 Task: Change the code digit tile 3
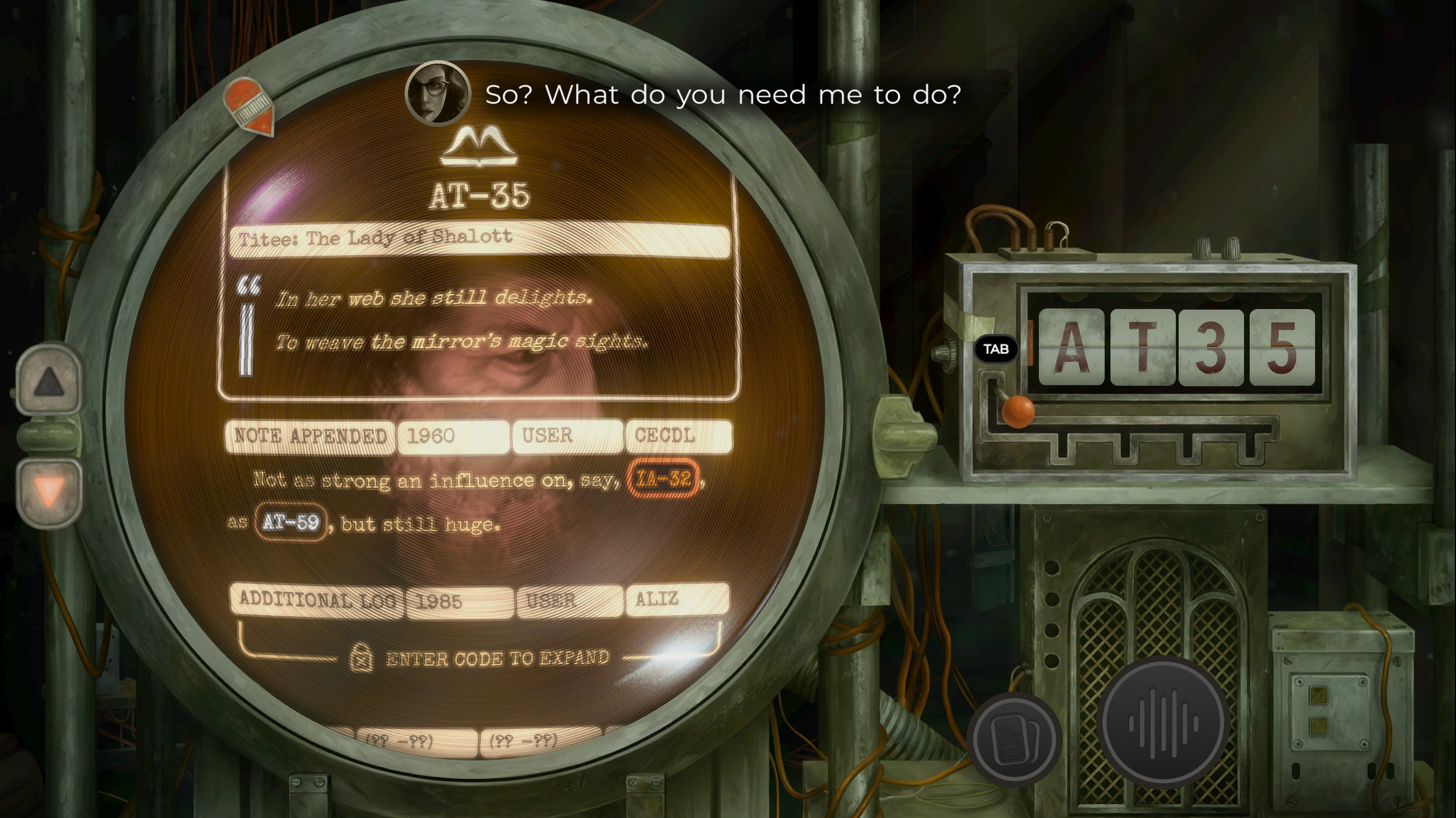[x=1212, y=347]
